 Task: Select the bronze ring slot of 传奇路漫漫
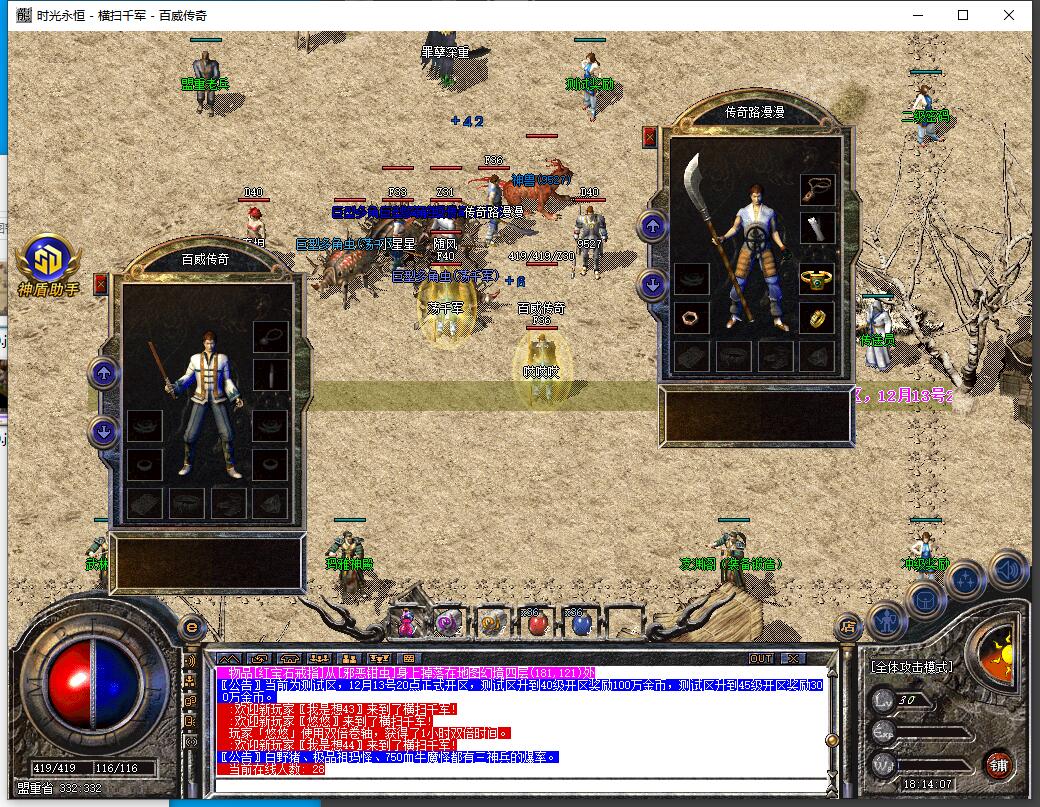click(691, 318)
